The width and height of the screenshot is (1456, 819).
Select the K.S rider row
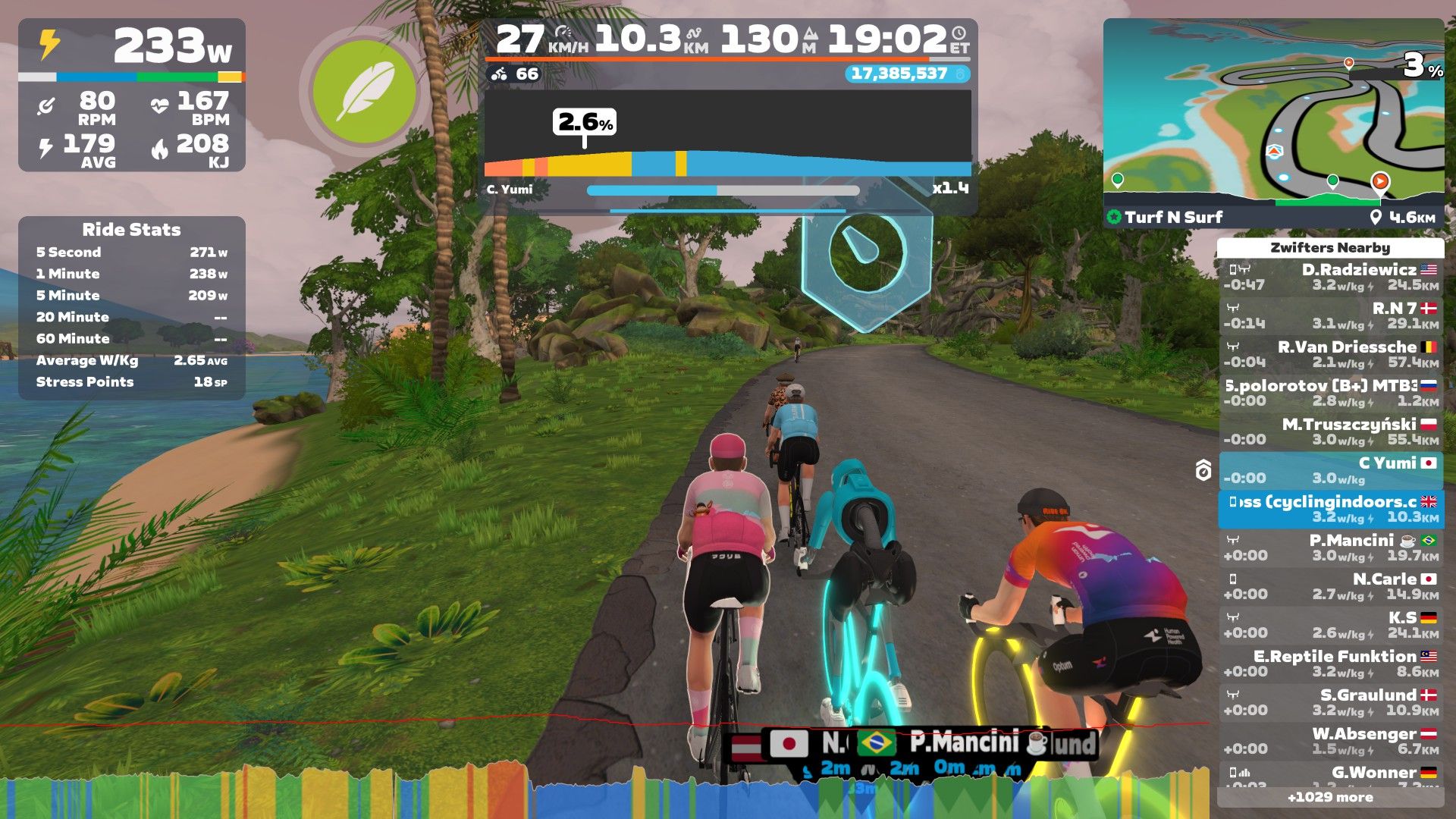click(1331, 625)
